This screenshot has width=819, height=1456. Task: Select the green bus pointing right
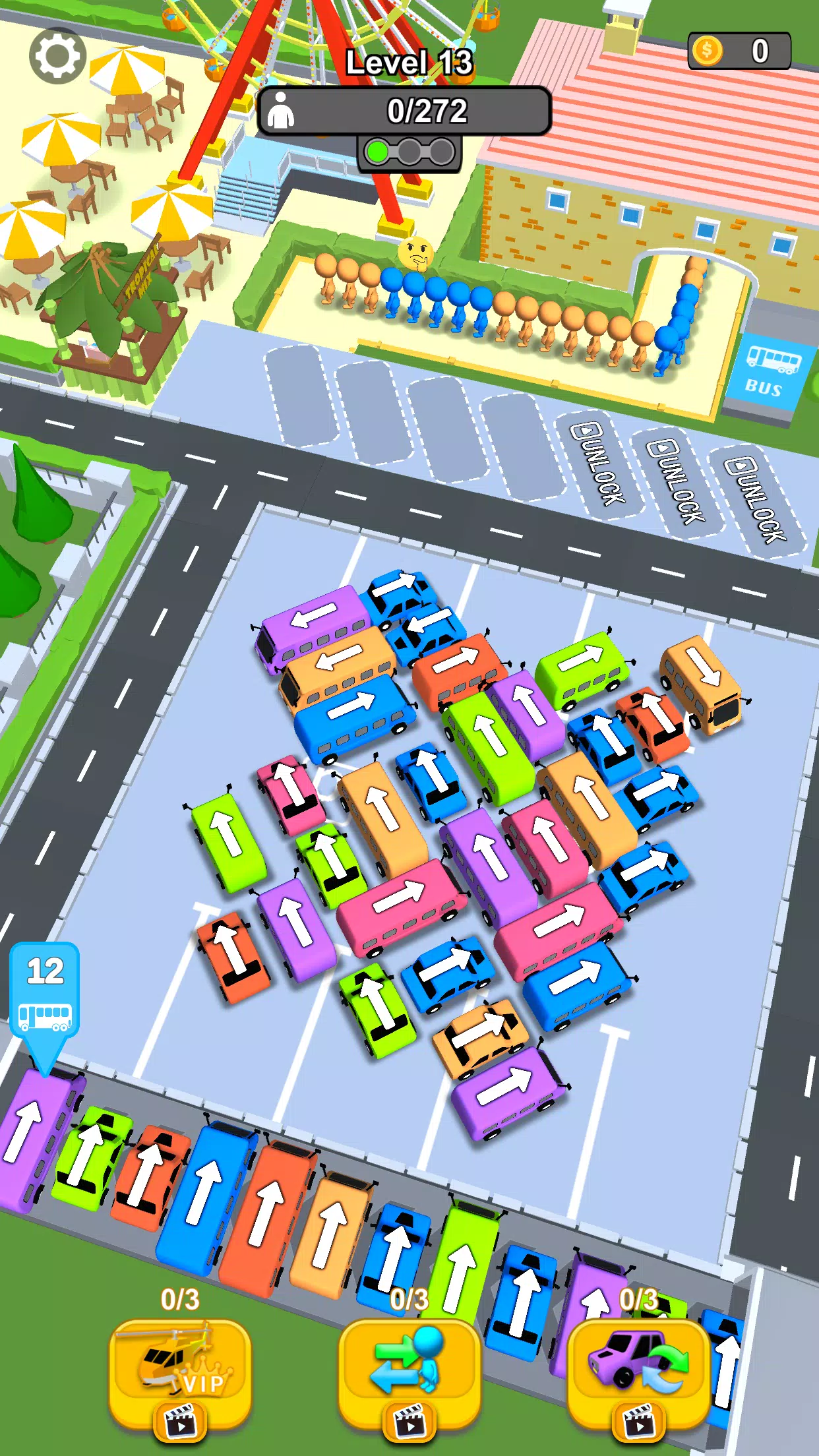(x=580, y=667)
